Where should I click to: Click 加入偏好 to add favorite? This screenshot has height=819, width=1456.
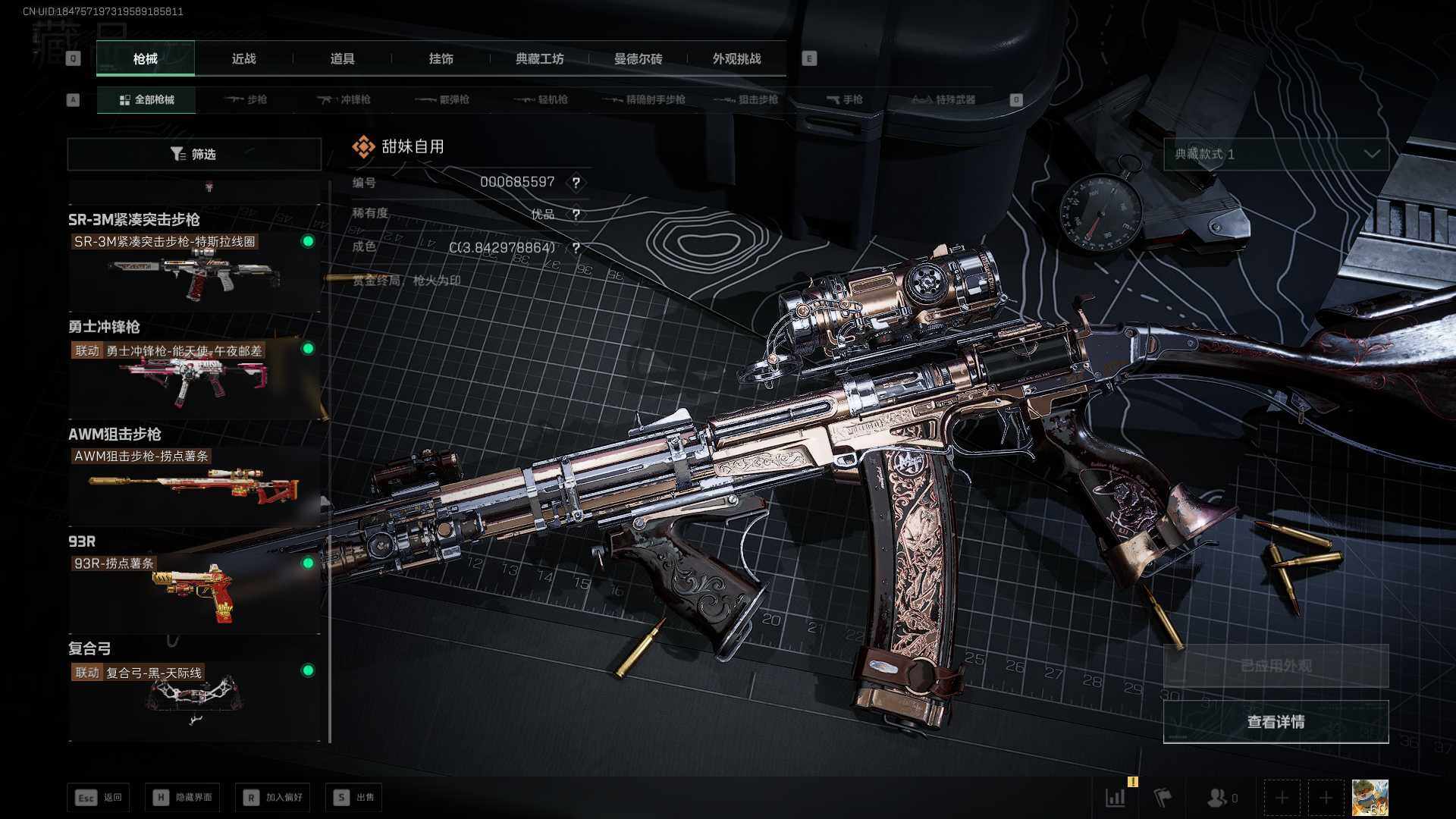click(x=273, y=797)
